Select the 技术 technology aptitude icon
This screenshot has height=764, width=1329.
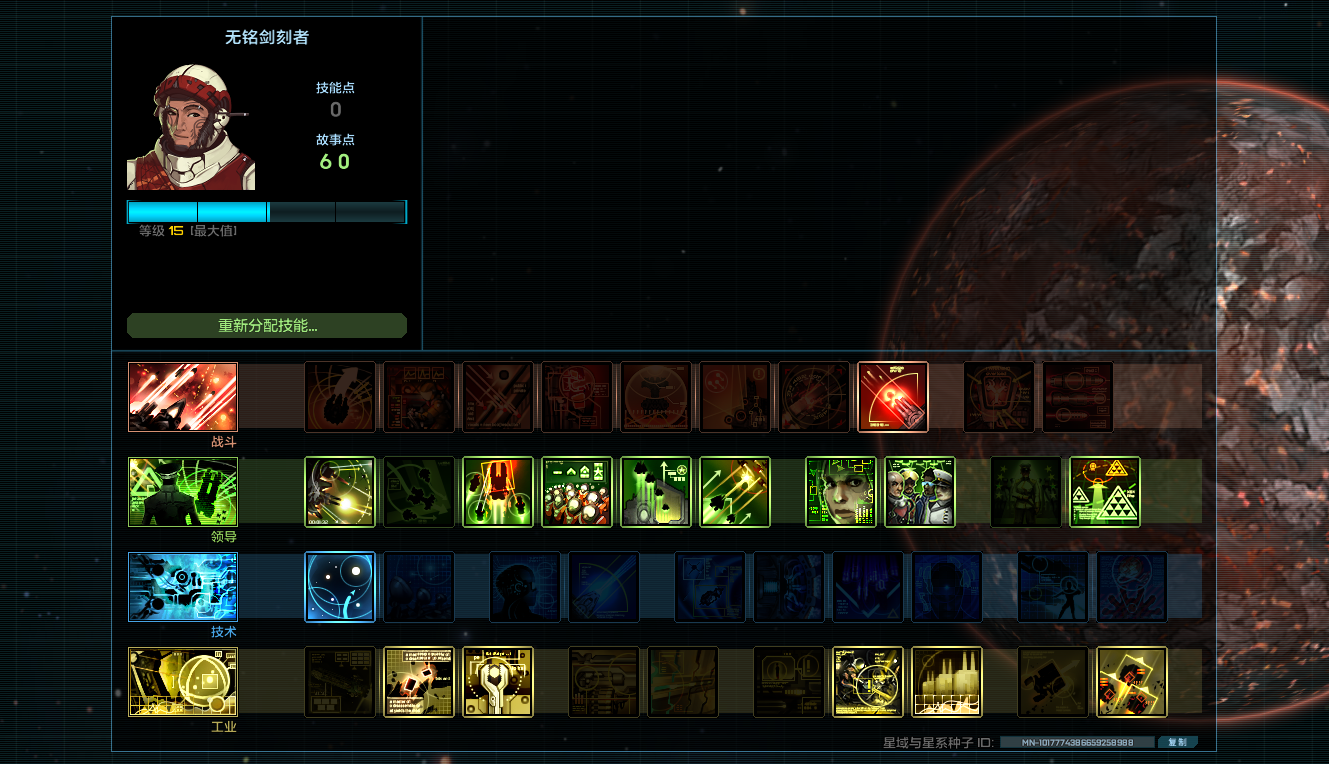pyautogui.click(x=183, y=587)
